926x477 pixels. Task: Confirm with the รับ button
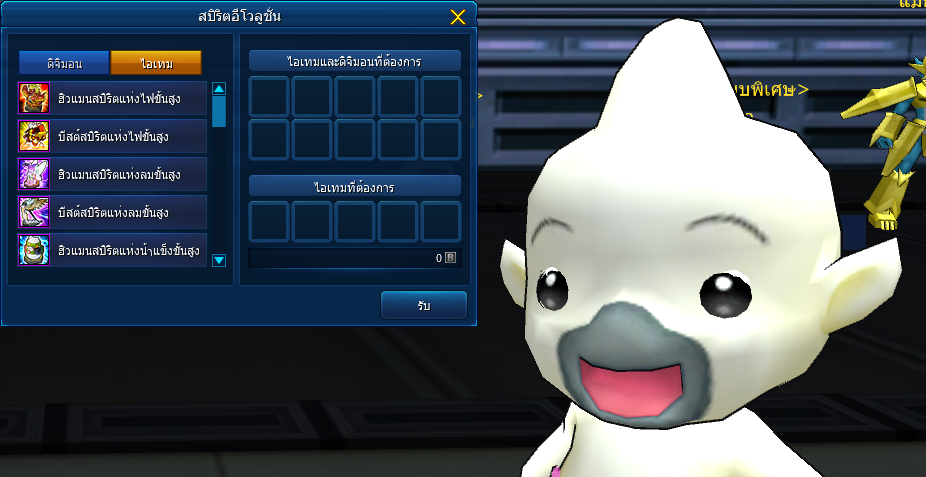pyautogui.click(x=424, y=305)
